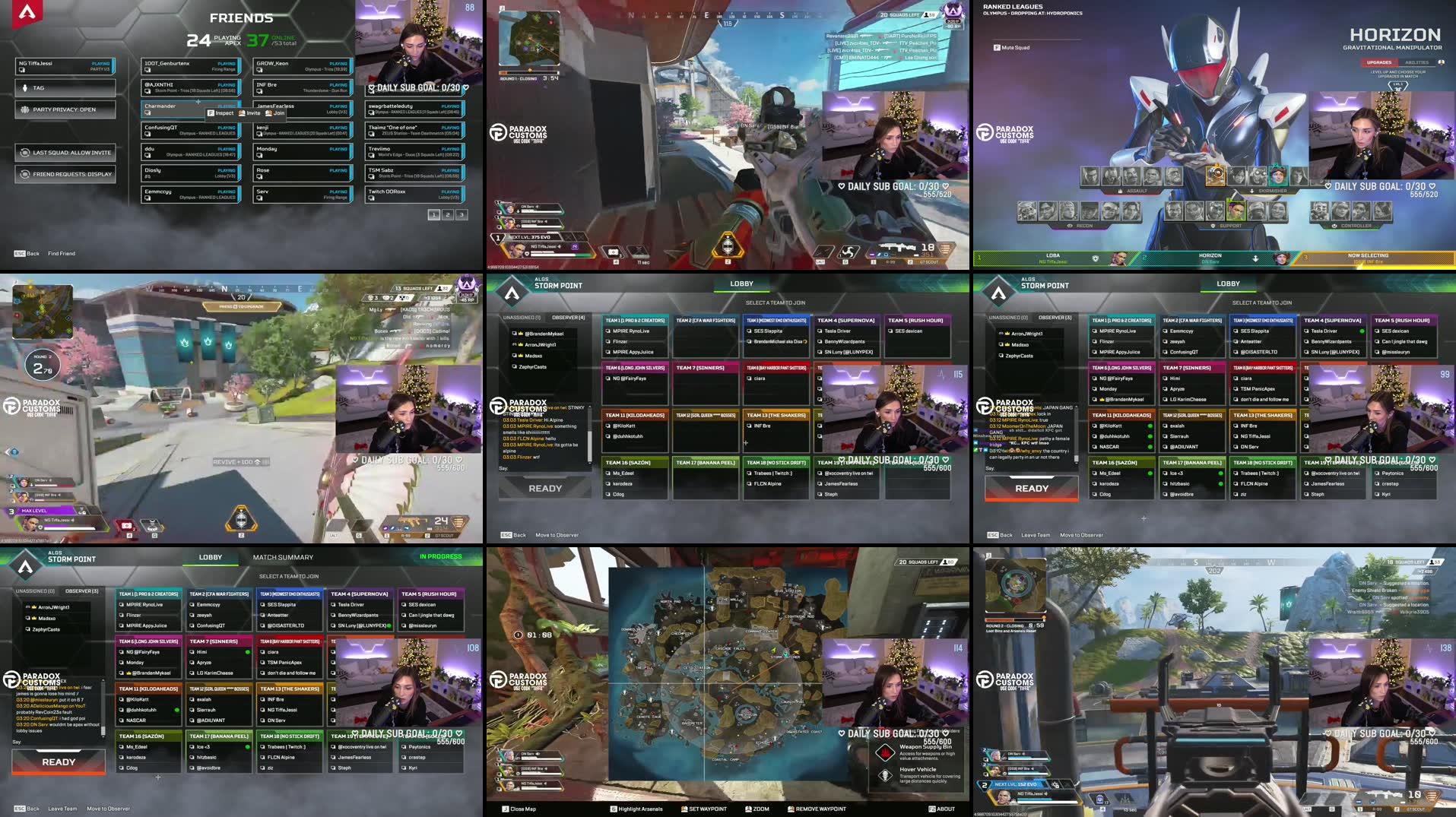Click the Highlight Arsenals icon below the map
Image resolution: width=1456 pixels, height=817 pixels.
(x=613, y=809)
